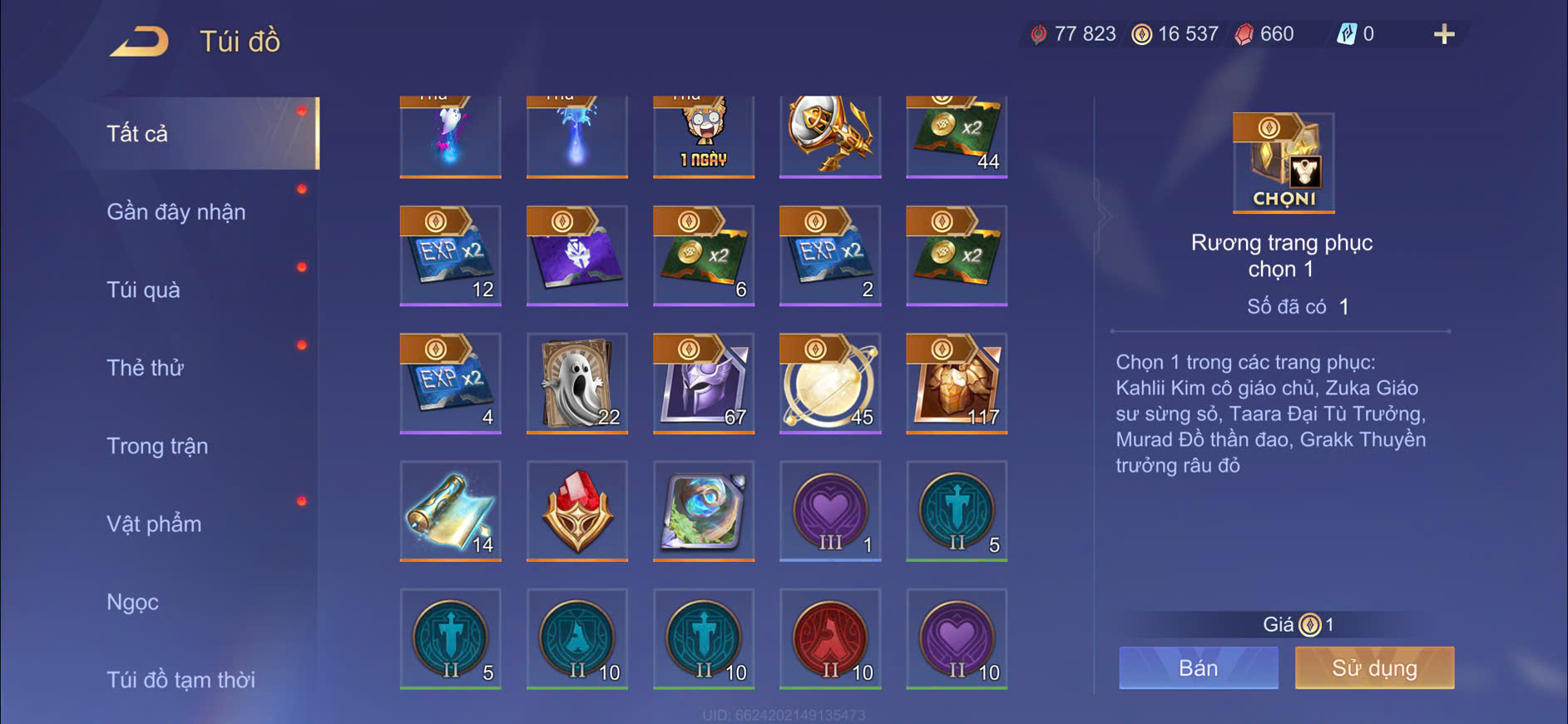Sell the item with Bán button
The image size is (1568, 724).
coord(1198,667)
